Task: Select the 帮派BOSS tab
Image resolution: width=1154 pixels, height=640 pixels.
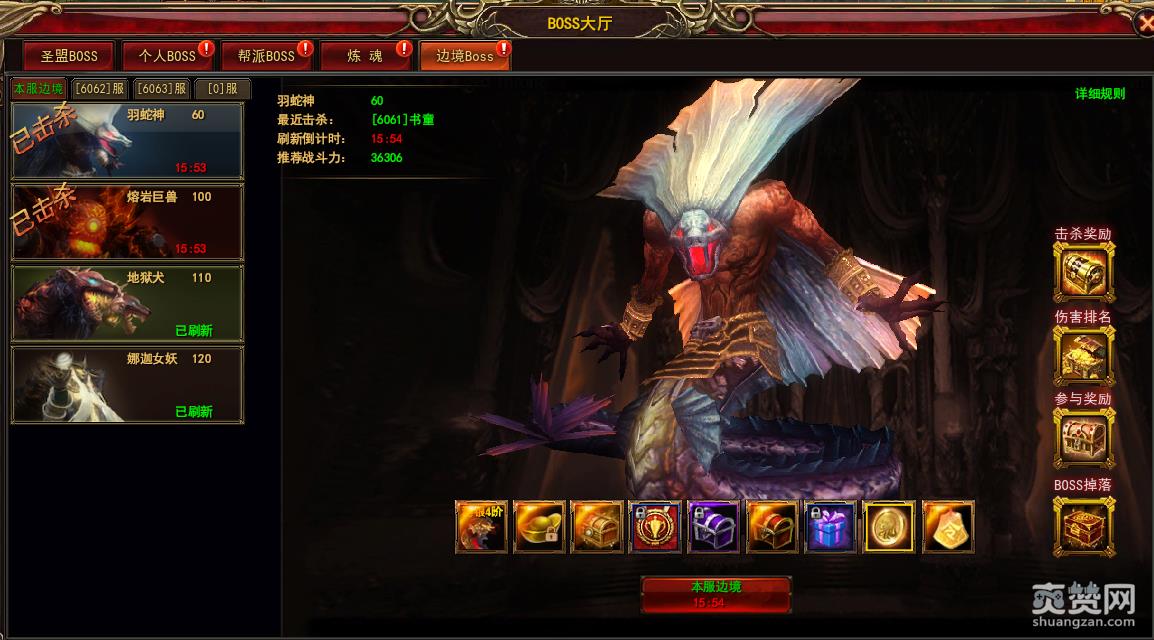Action: pyautogui.click(x=265, y=56)
